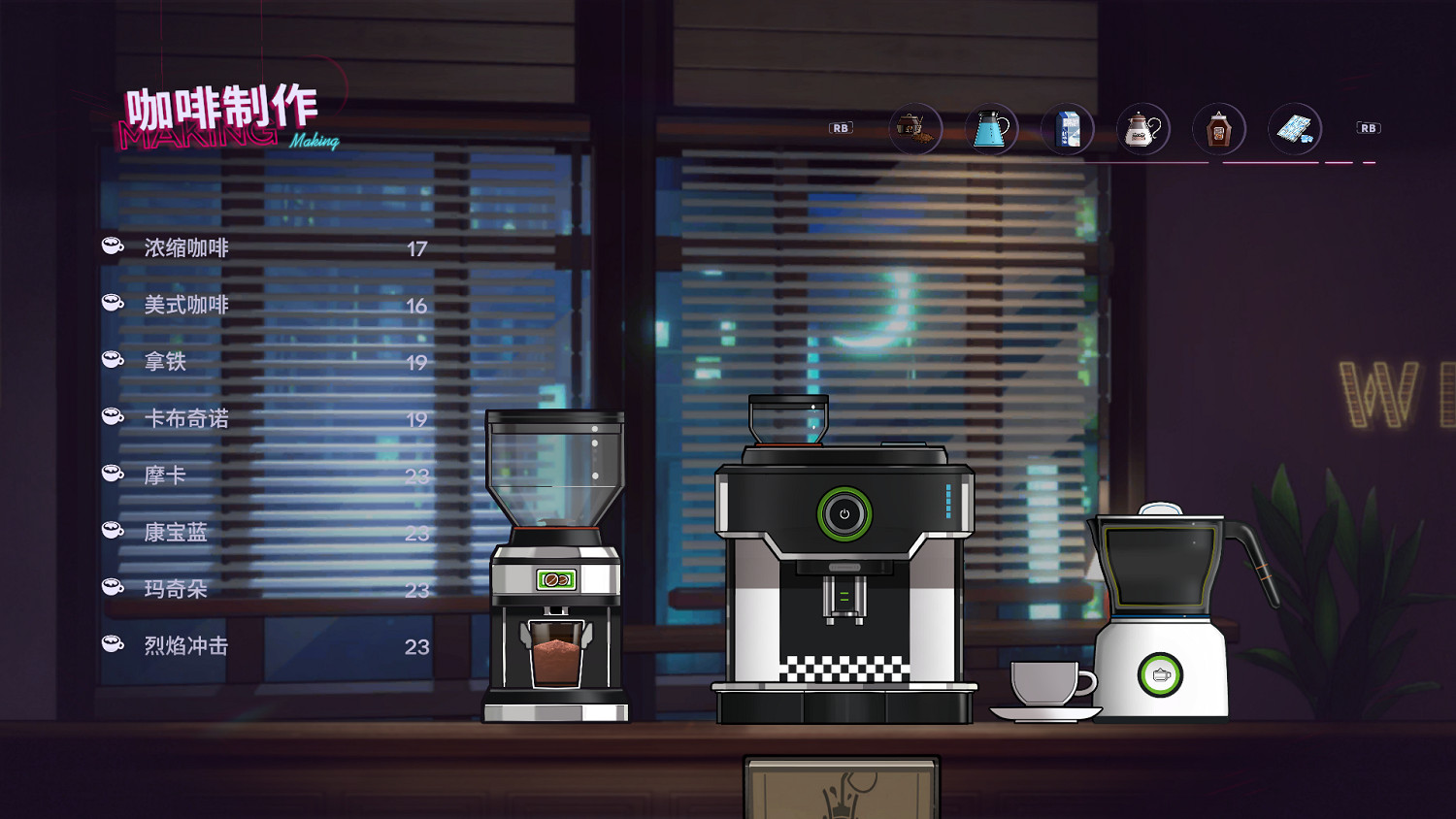
Task: Select the syrup pot ingredient icon
Action: (1142, 127)
